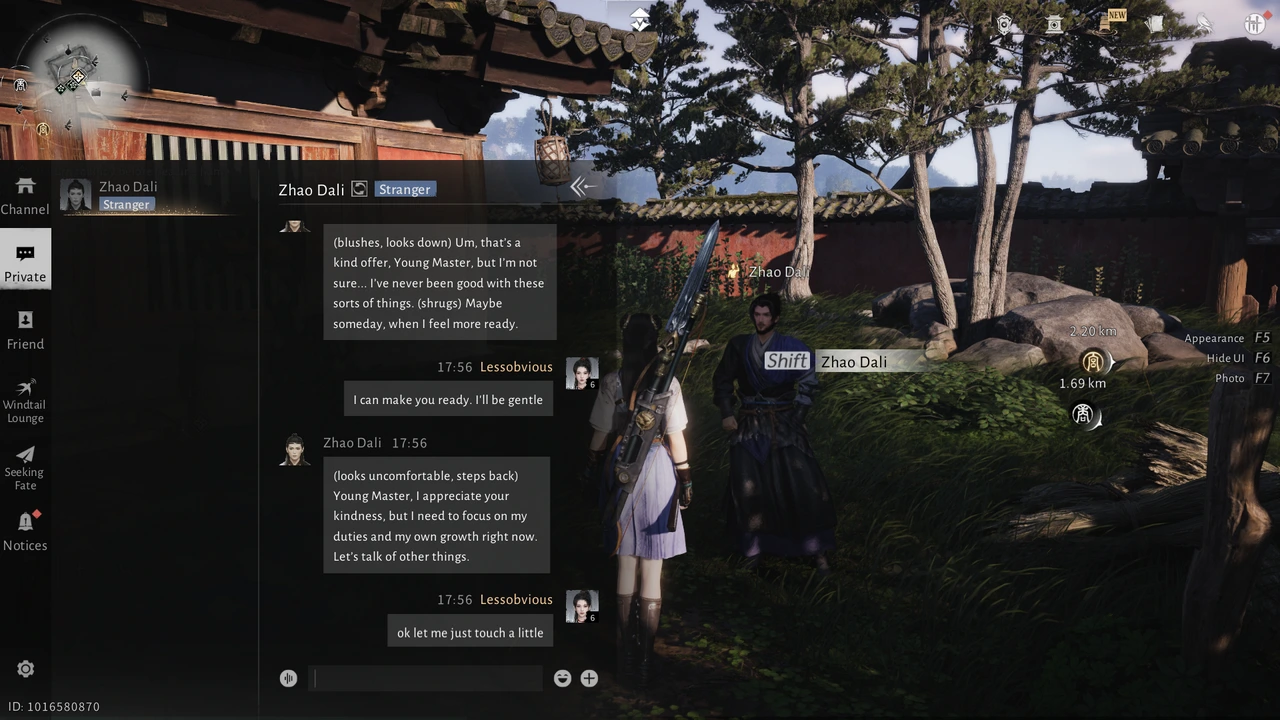Switch to the Private messages tab
This screenshot has height=720, width=1280.
pyautogui.click(x=25, y=262)
